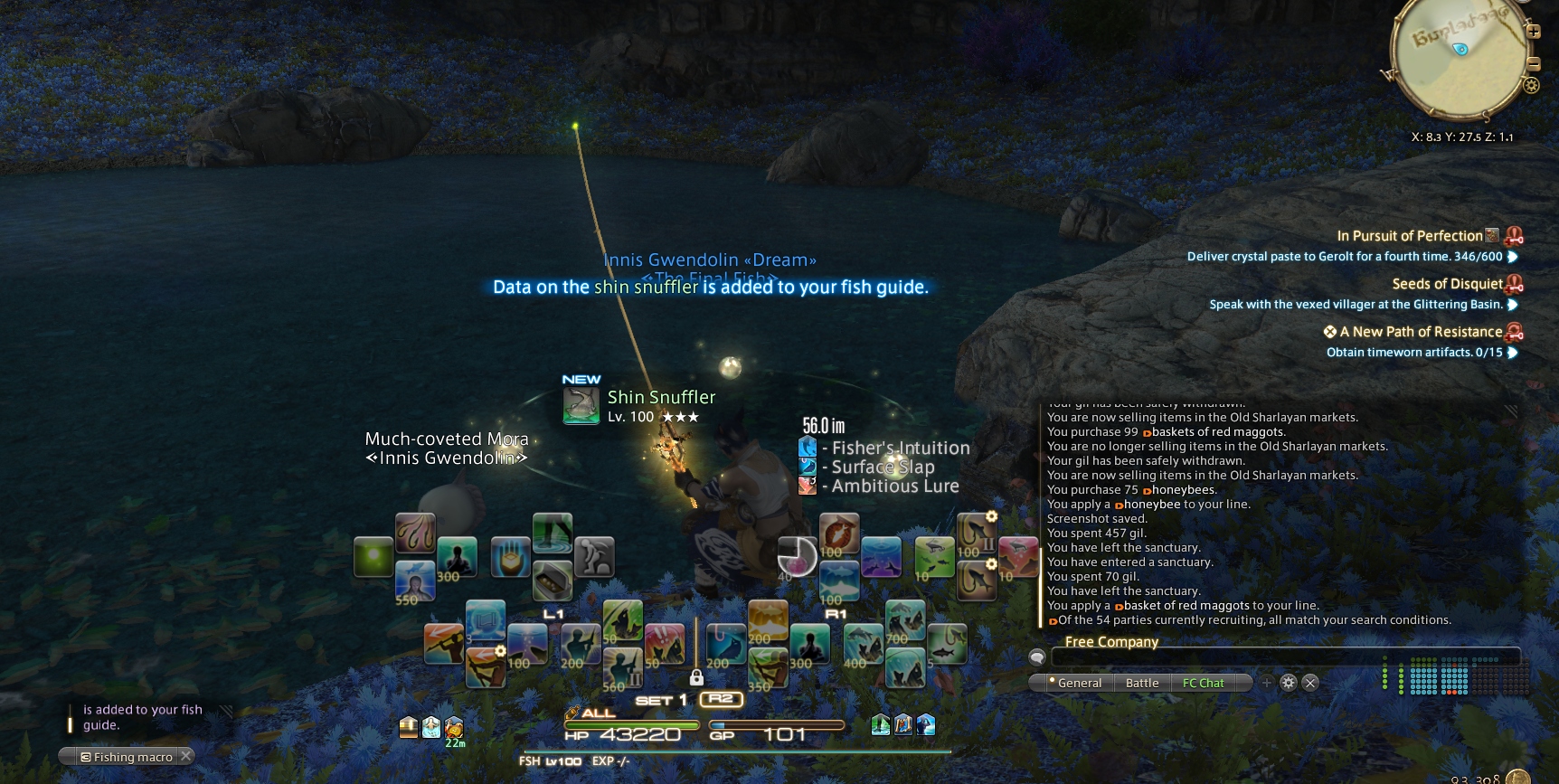Open minimap settings gear
The image size is (1559, 784).
pyautogui.click(x=1531, y=85)
